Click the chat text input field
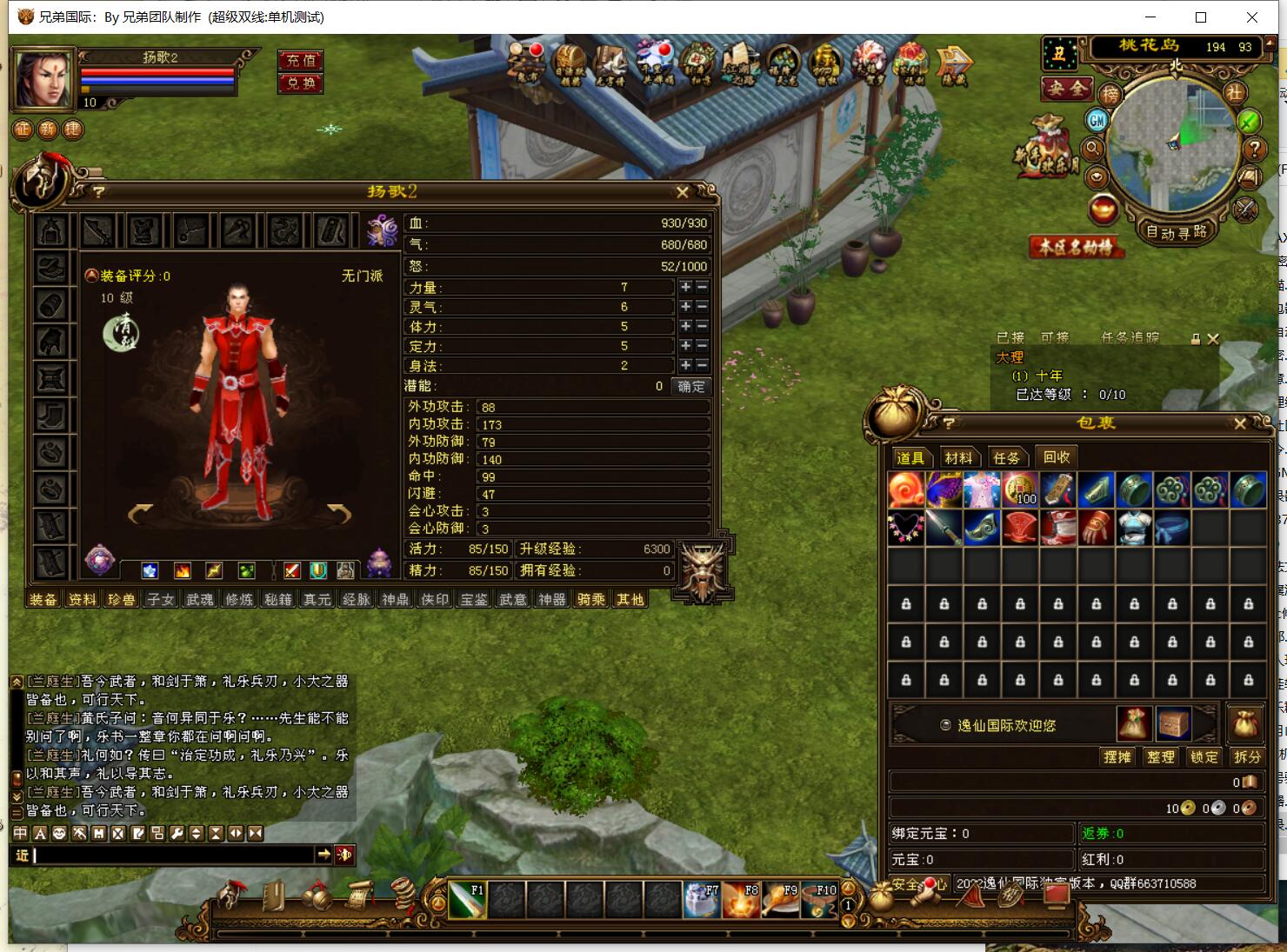The image size is (1287, 952). tap(174, 855)
